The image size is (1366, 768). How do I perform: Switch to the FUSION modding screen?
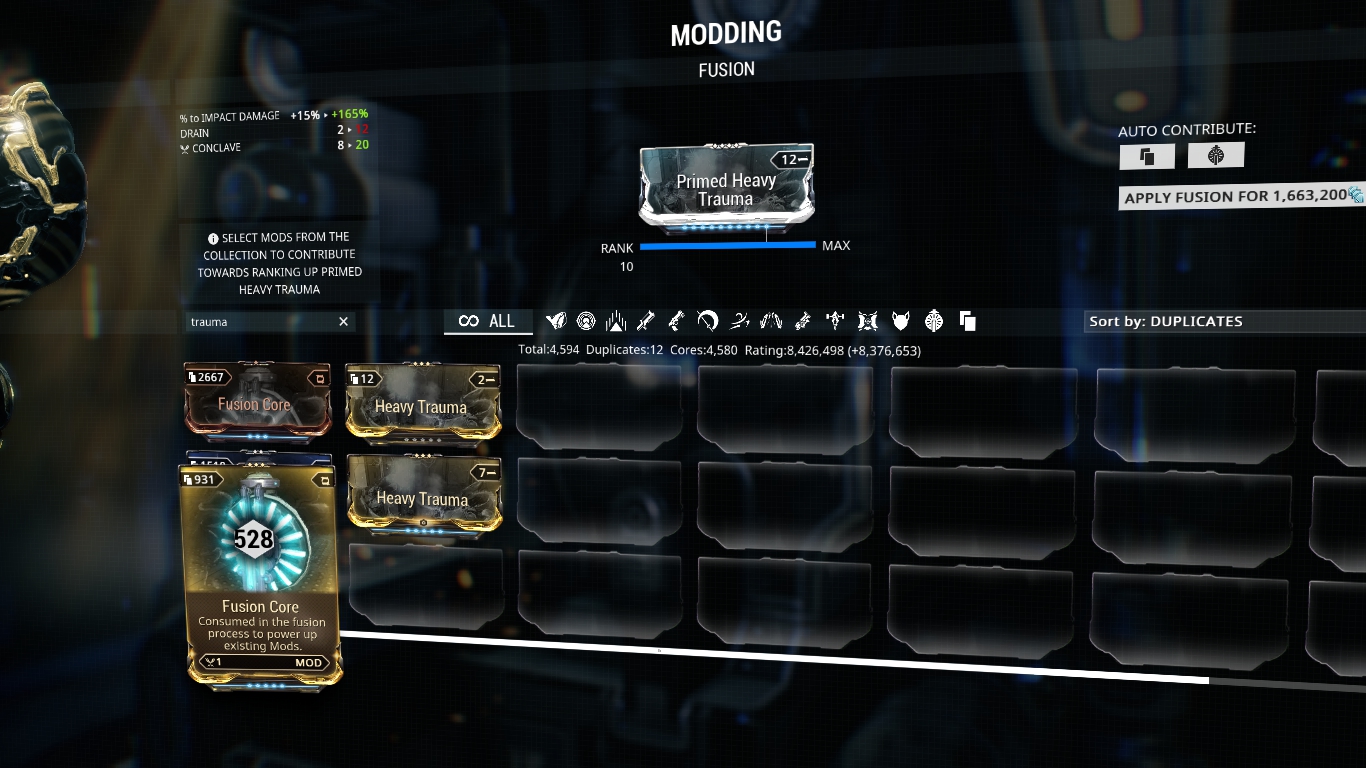click(727, 69)
